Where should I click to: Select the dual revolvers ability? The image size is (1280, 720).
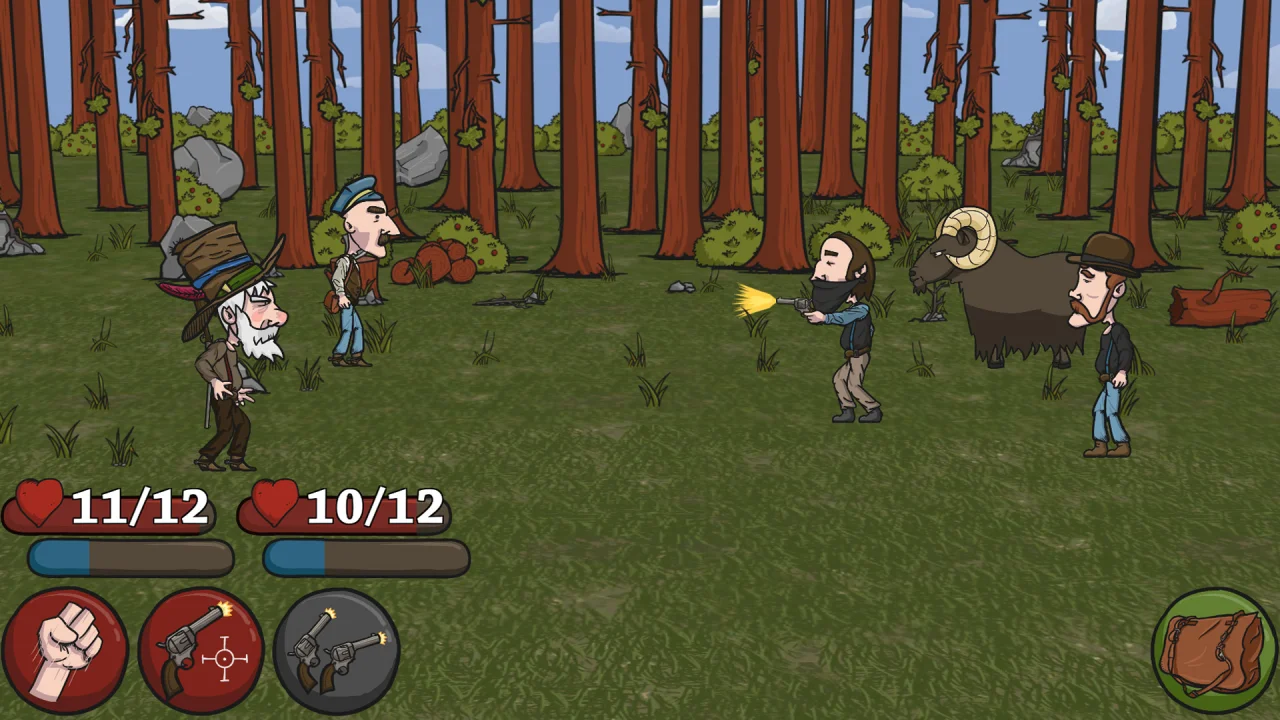click(337, 650)
